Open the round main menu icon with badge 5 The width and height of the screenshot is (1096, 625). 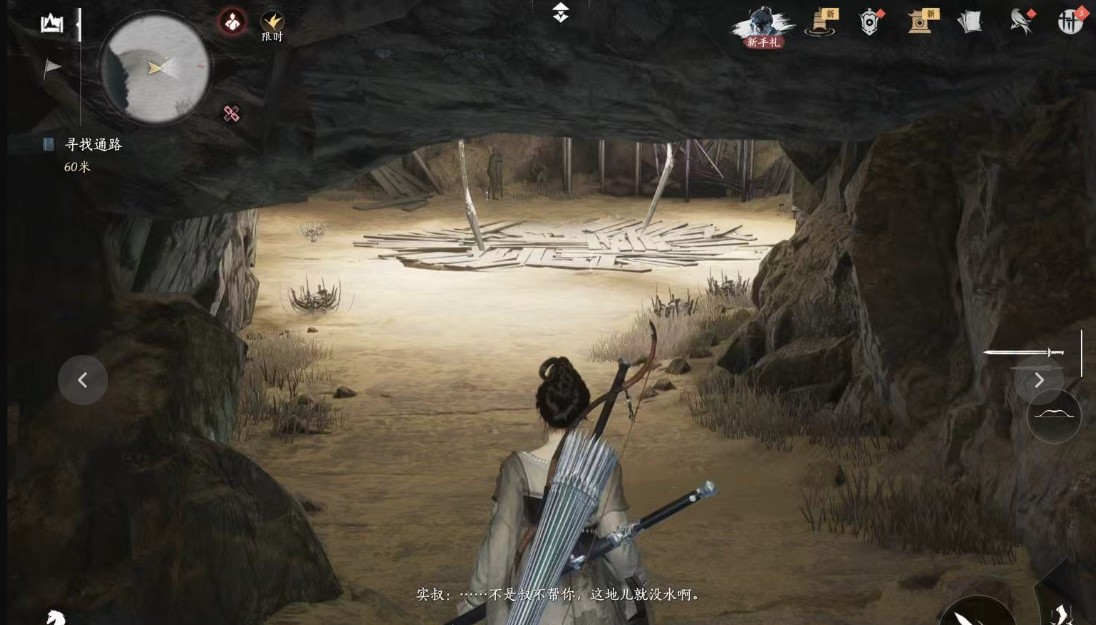[x=1070, y=22]
